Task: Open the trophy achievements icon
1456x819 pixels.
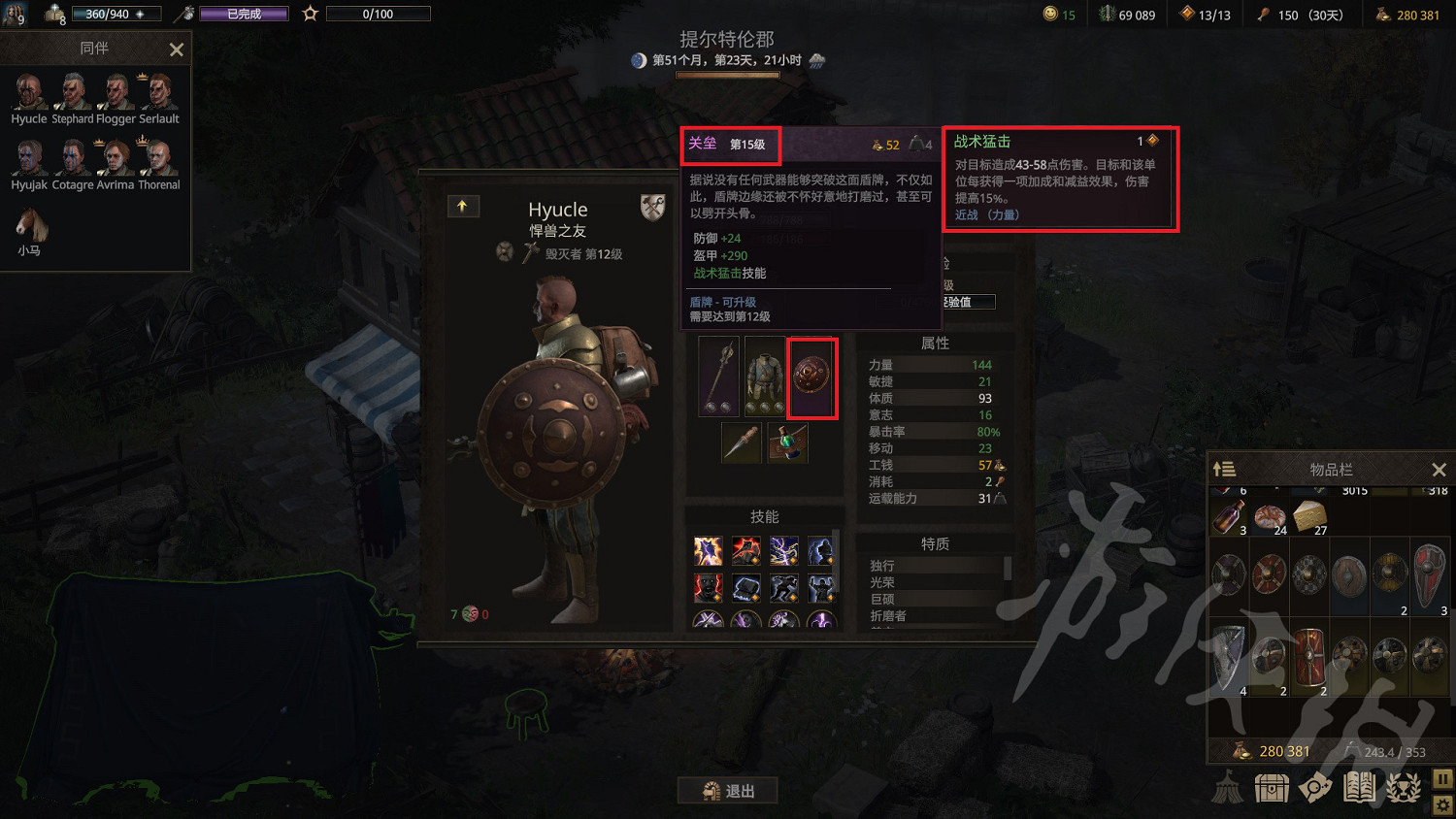Action: click(x=1402, y=788)
